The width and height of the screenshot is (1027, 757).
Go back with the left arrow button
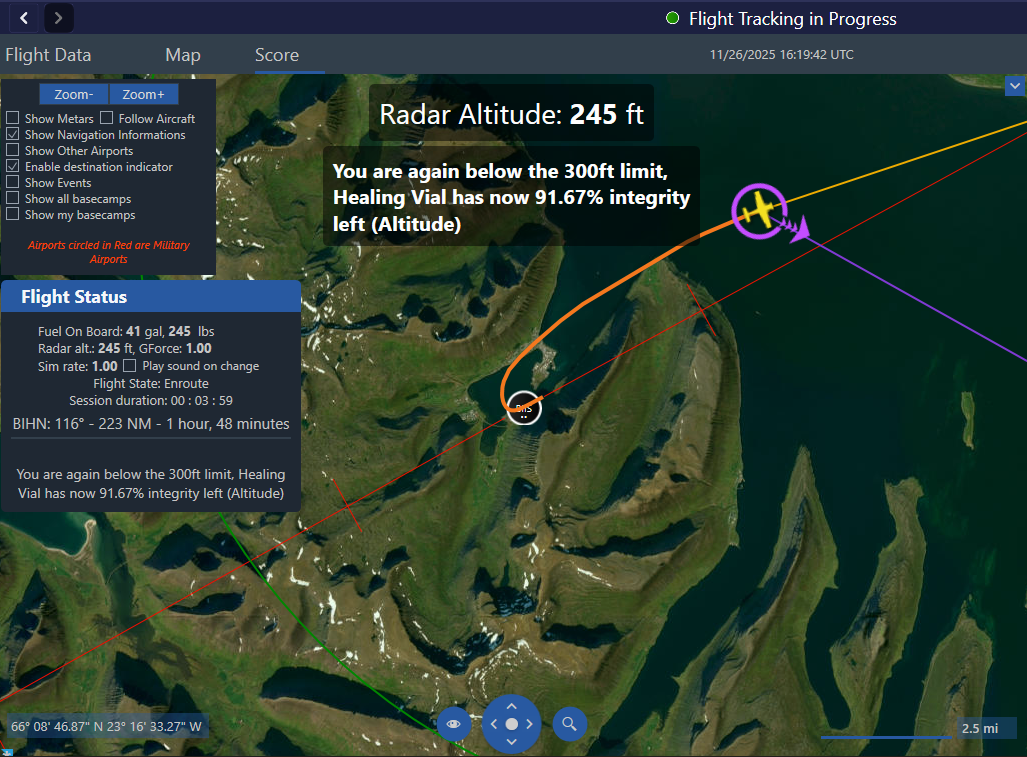coord(24,18)
